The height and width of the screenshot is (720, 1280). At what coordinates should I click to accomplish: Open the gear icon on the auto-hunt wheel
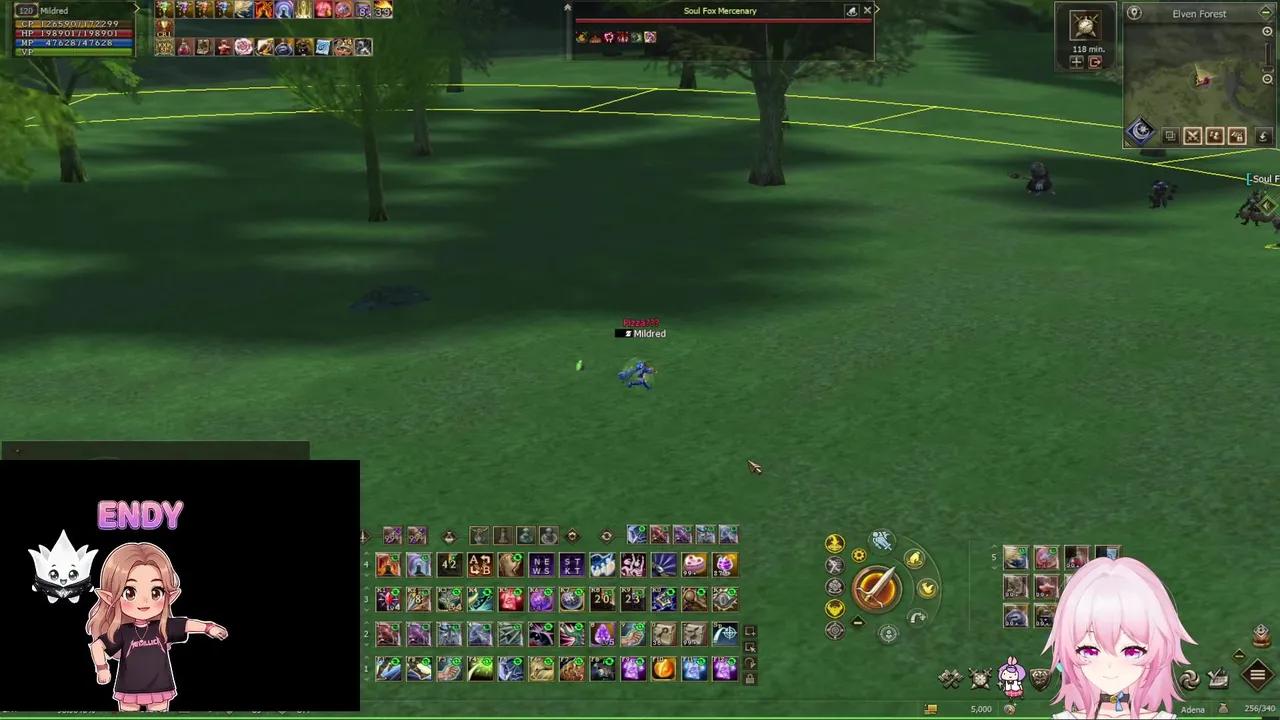coord(858,555)
